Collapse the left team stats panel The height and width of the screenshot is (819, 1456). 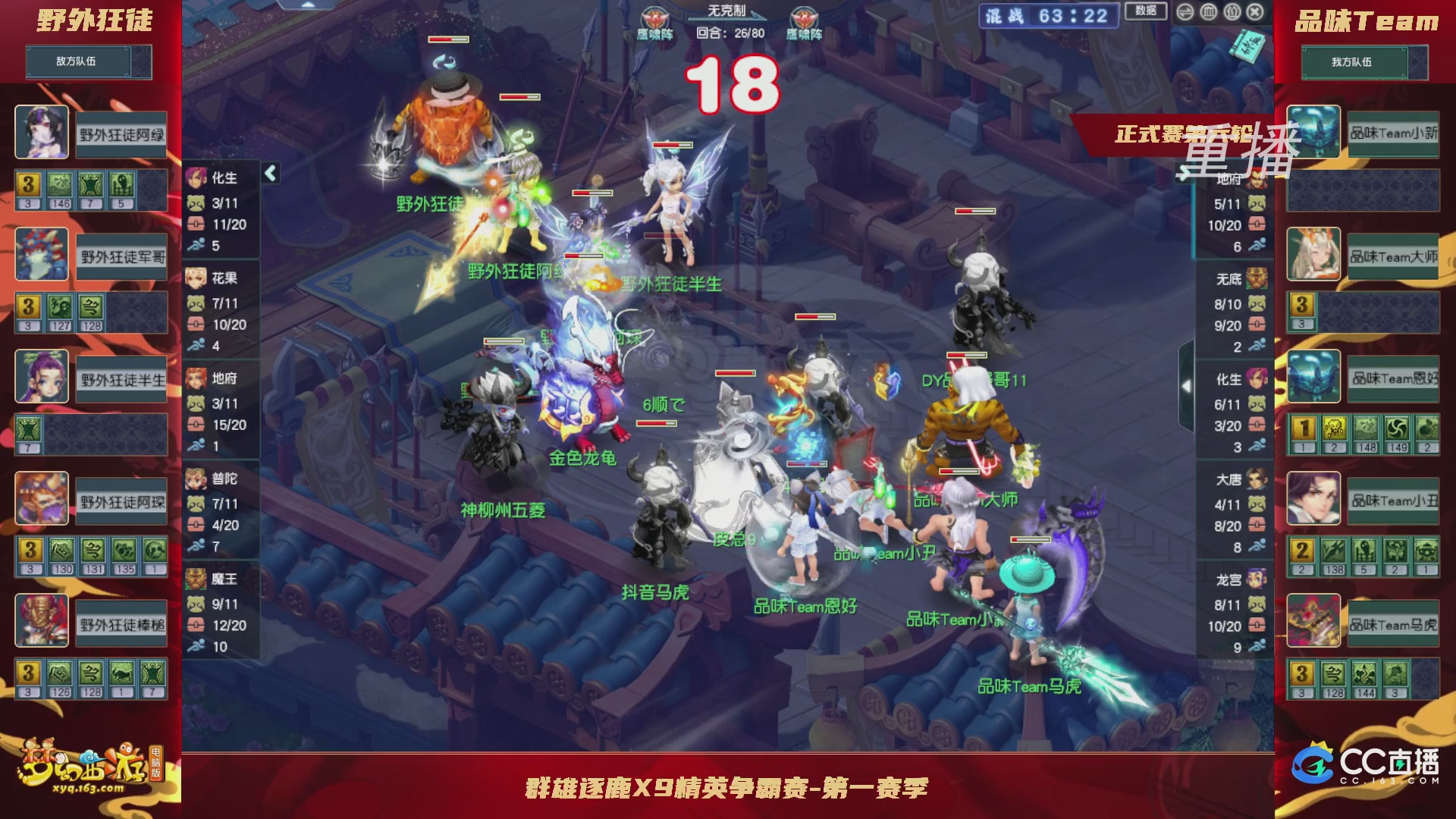pos(269,173)
